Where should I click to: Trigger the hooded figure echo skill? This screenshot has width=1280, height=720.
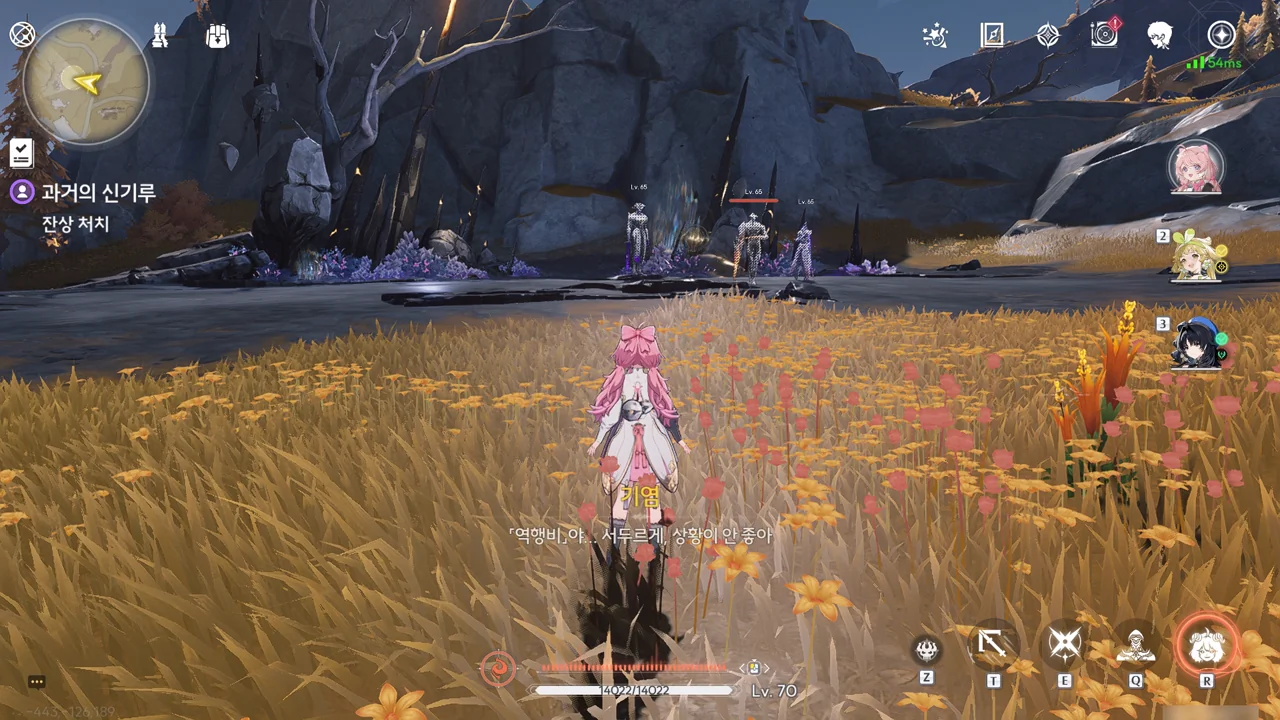coord(1136,645)
